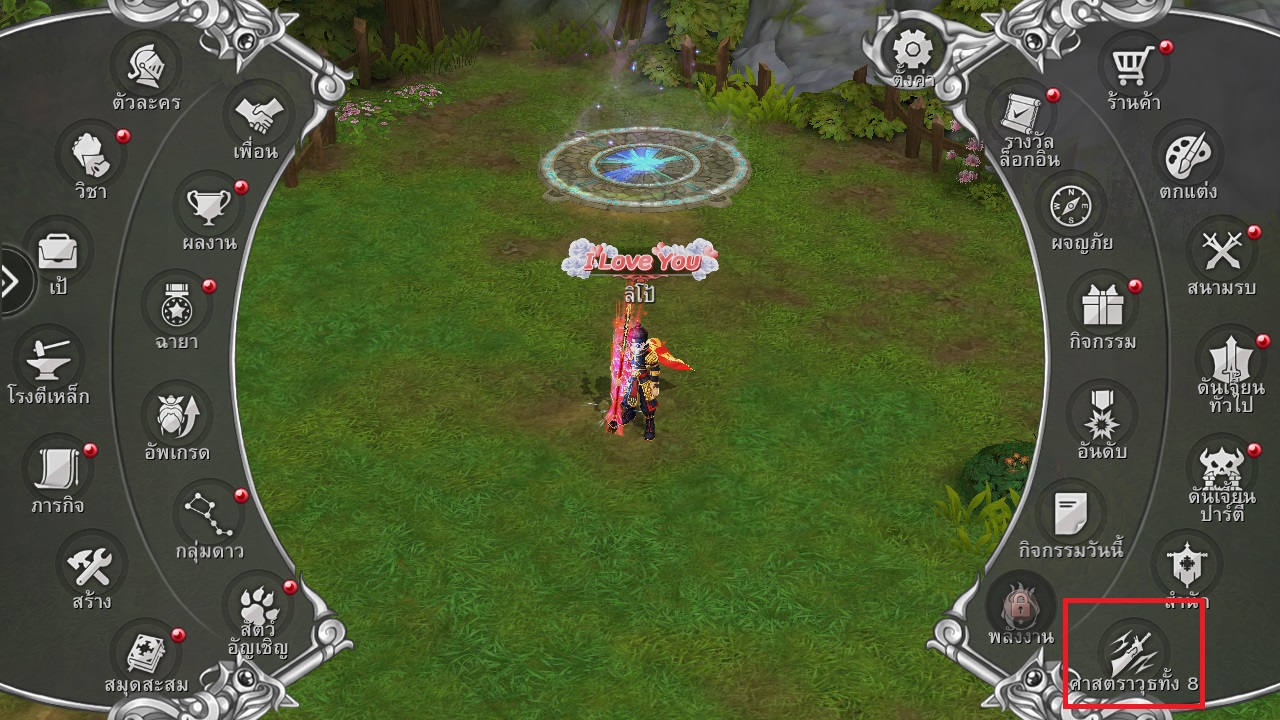
Task: Open the กิจกรรม events gift box
Action: 1101,305
